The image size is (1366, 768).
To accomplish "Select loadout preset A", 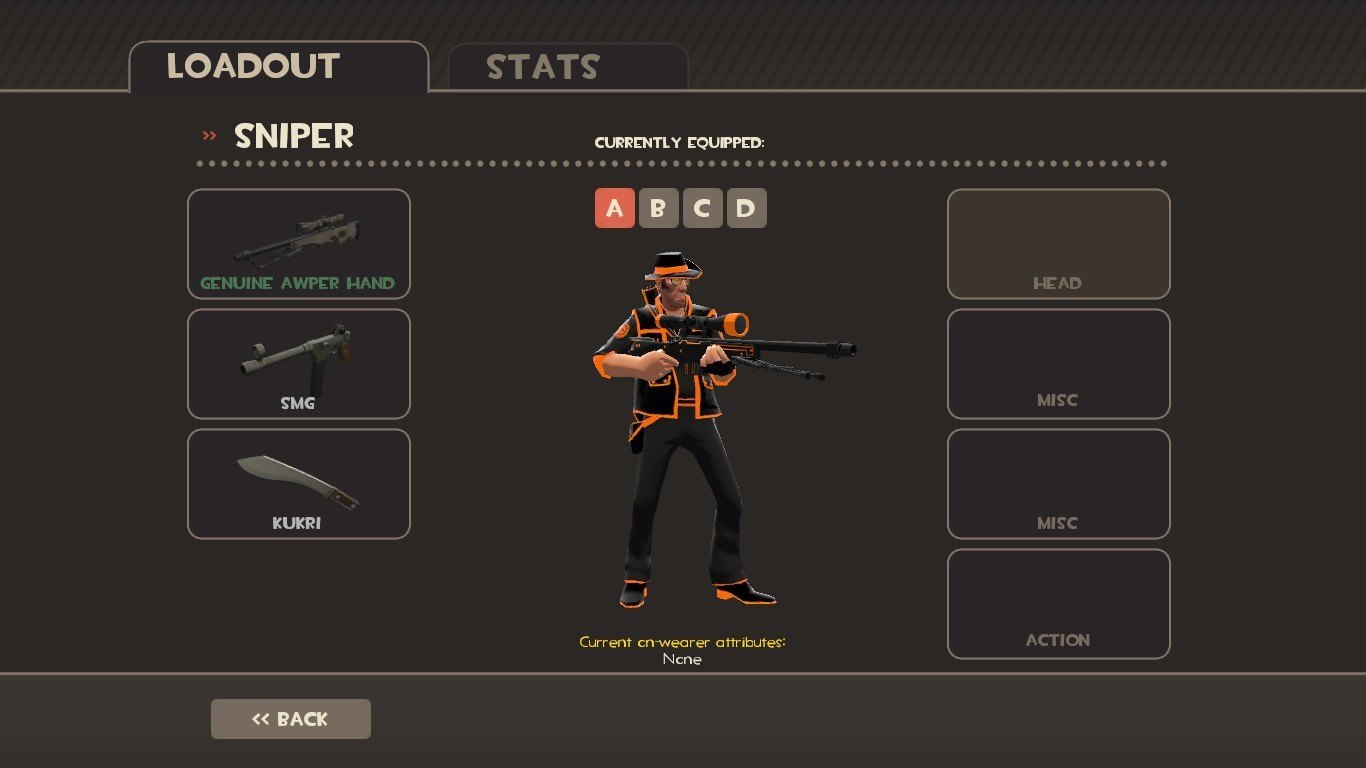I will [x=614, y=209].
